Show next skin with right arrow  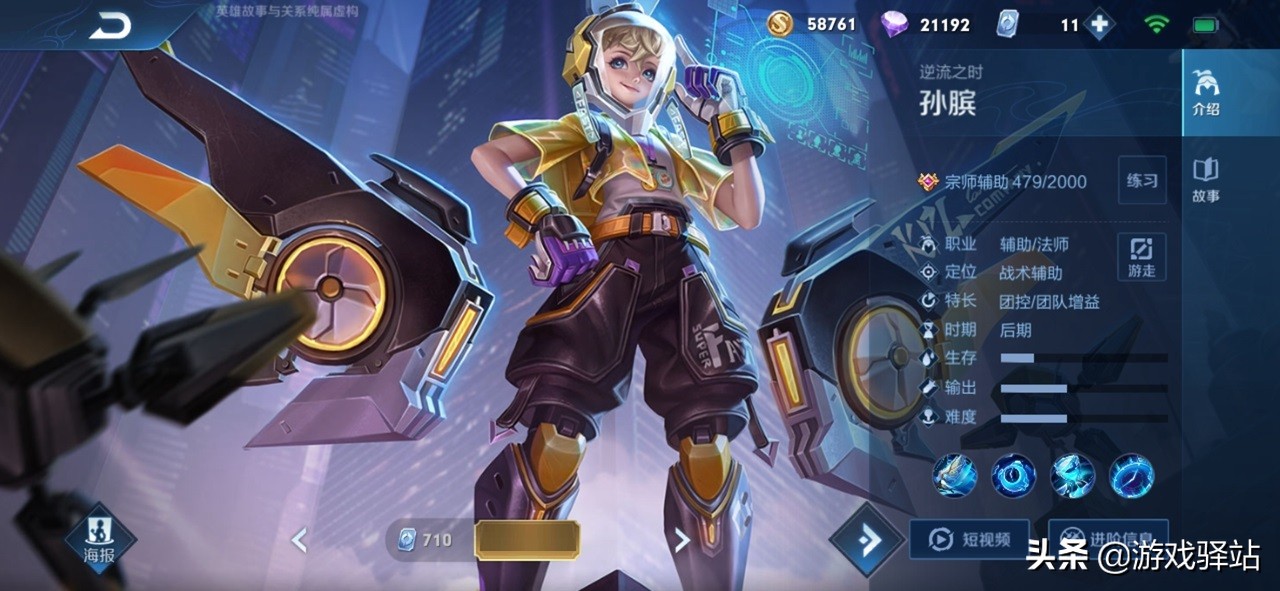coord(682,541)
